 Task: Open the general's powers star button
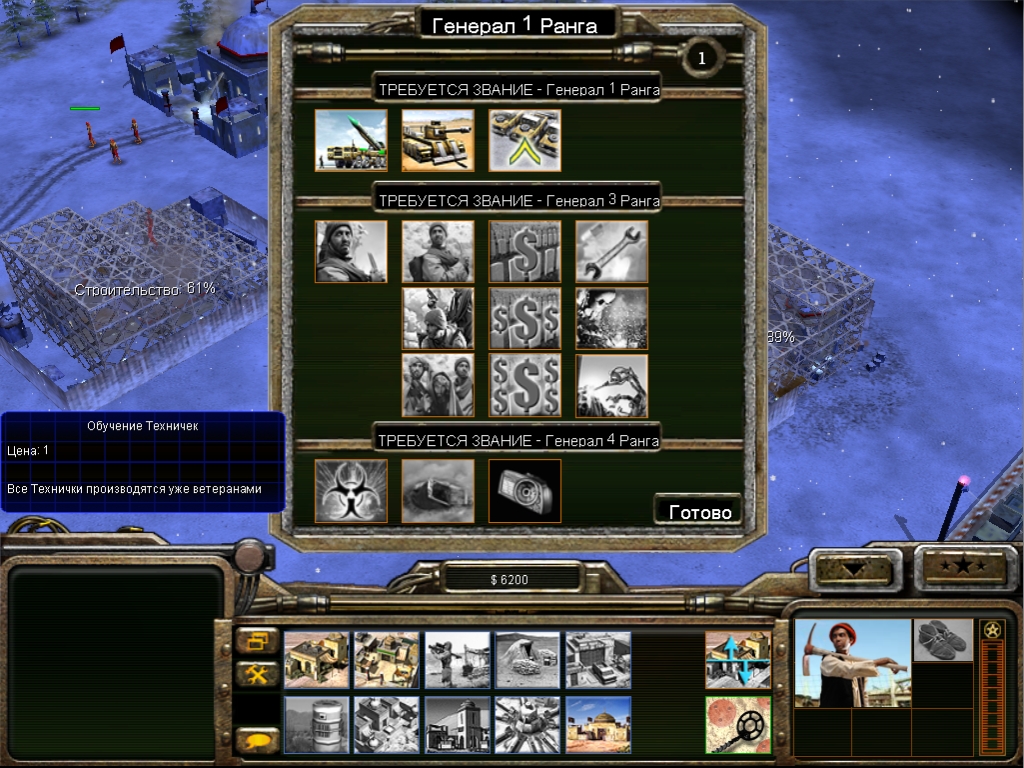964,567
